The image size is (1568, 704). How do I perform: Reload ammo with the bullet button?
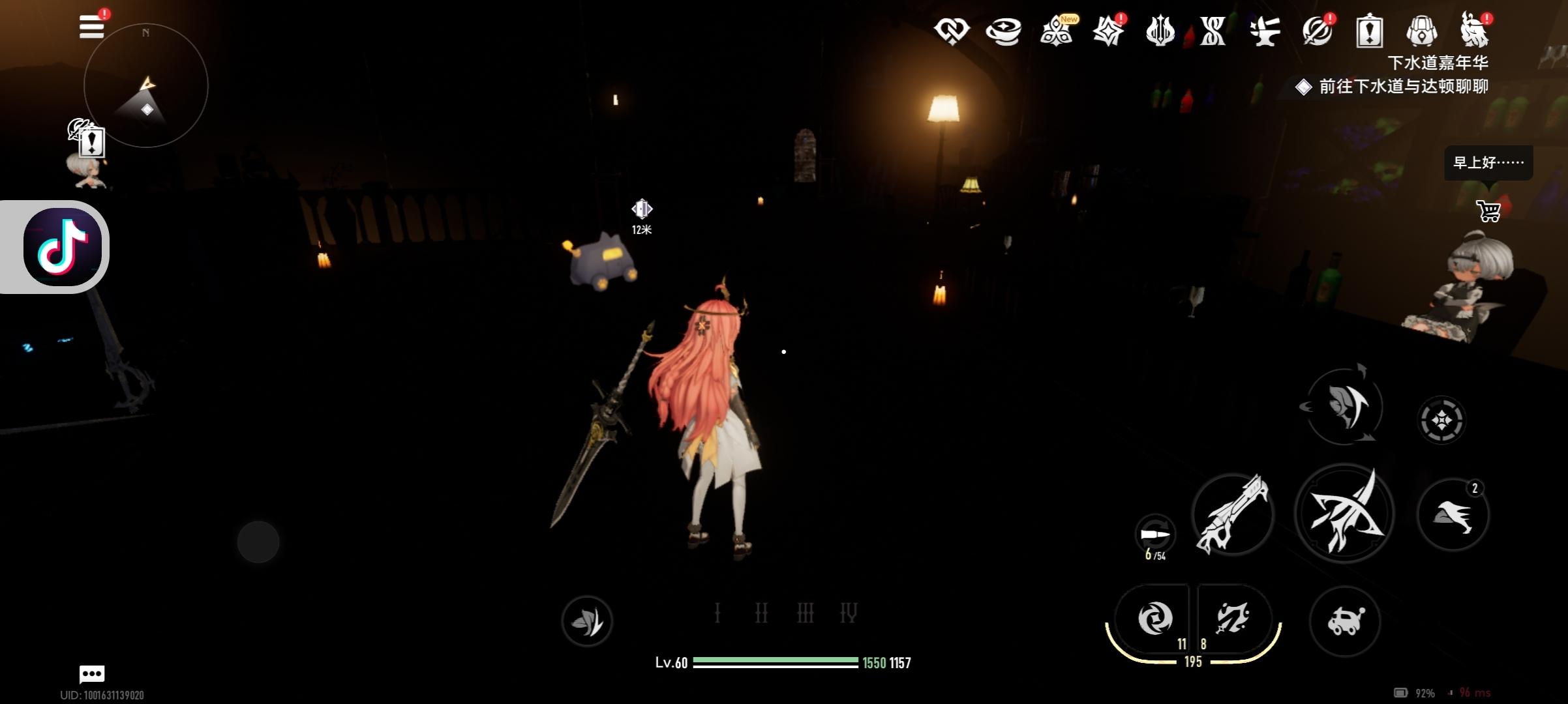click(x=1155, y=535)
